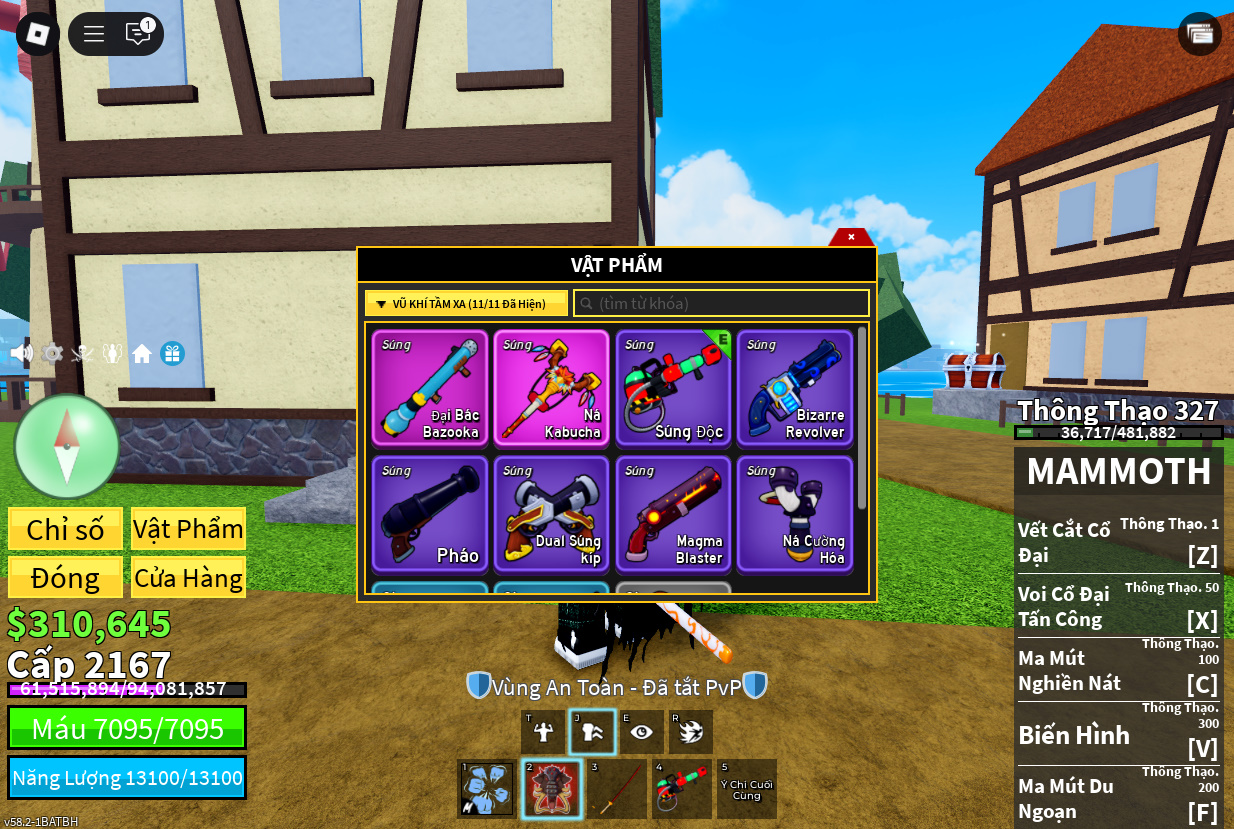
Task: Open the Vũ Khí Tầm Xa category dropdown
Action: click(466, 303)
